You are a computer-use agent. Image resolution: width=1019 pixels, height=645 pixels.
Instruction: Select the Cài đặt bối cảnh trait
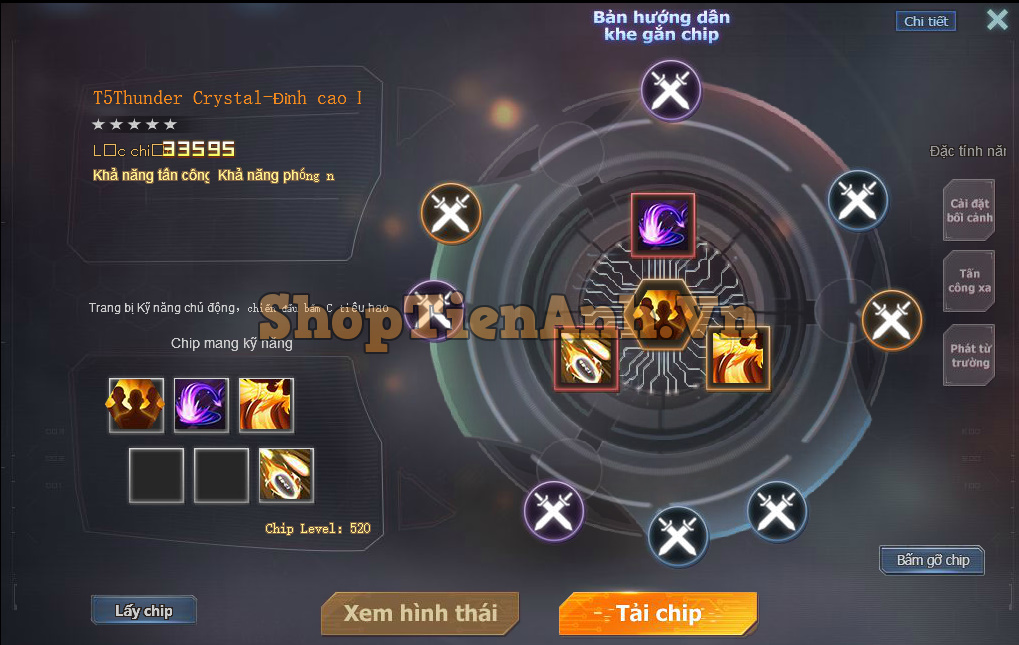point(969,210)
